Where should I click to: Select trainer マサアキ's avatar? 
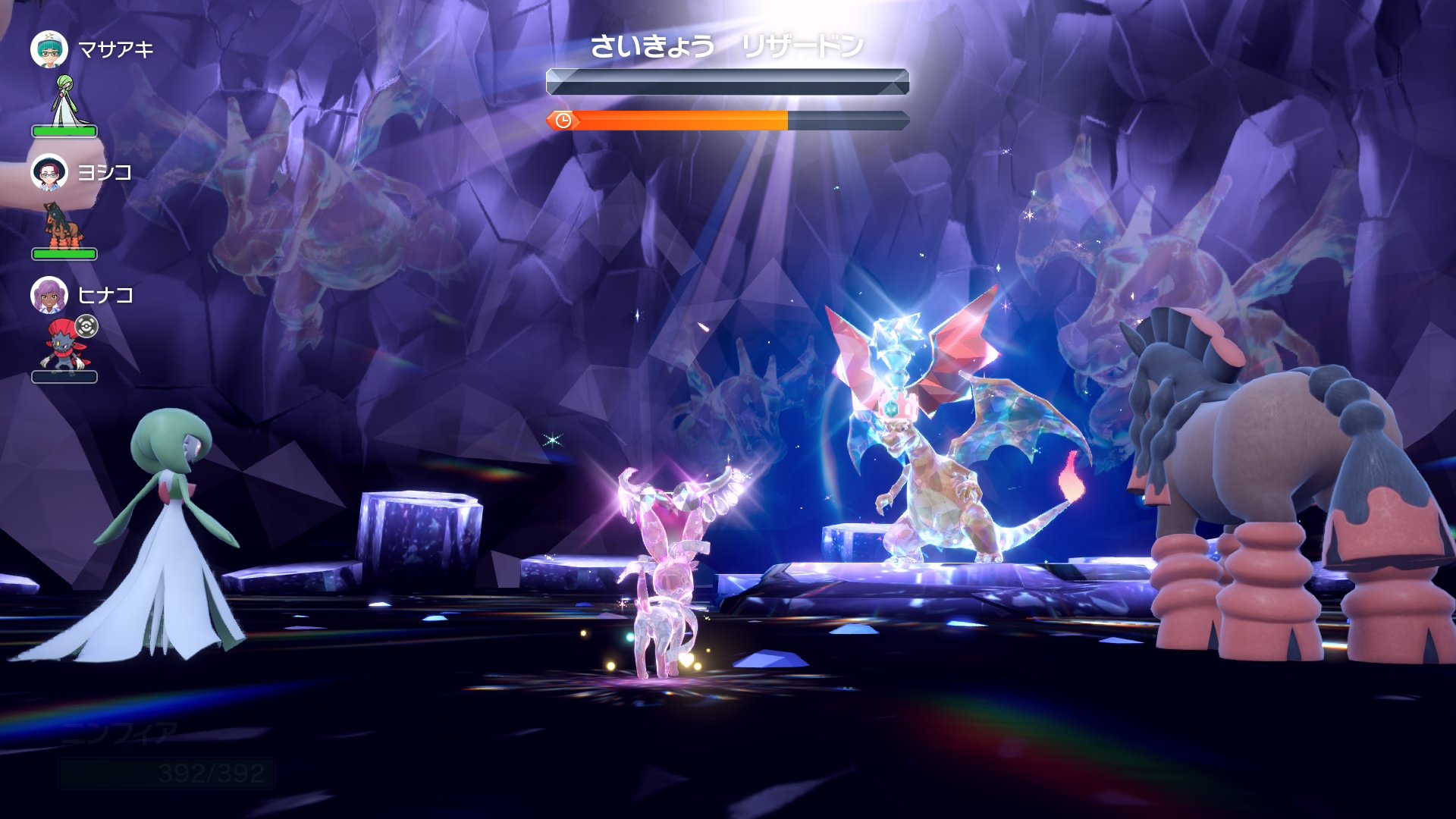[x=49, y=50]
